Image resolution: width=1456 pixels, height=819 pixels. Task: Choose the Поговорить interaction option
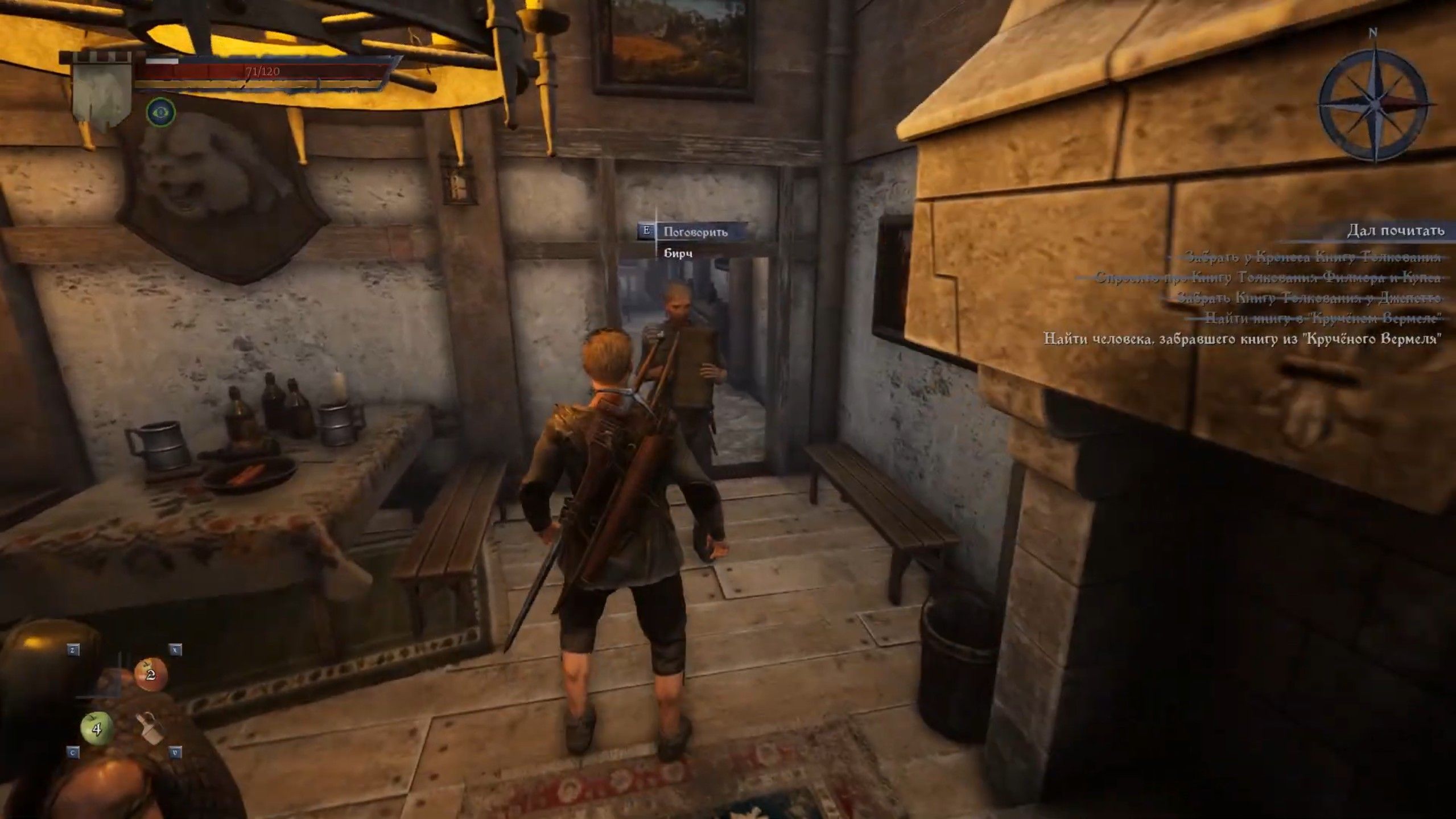tap(695, 232)
